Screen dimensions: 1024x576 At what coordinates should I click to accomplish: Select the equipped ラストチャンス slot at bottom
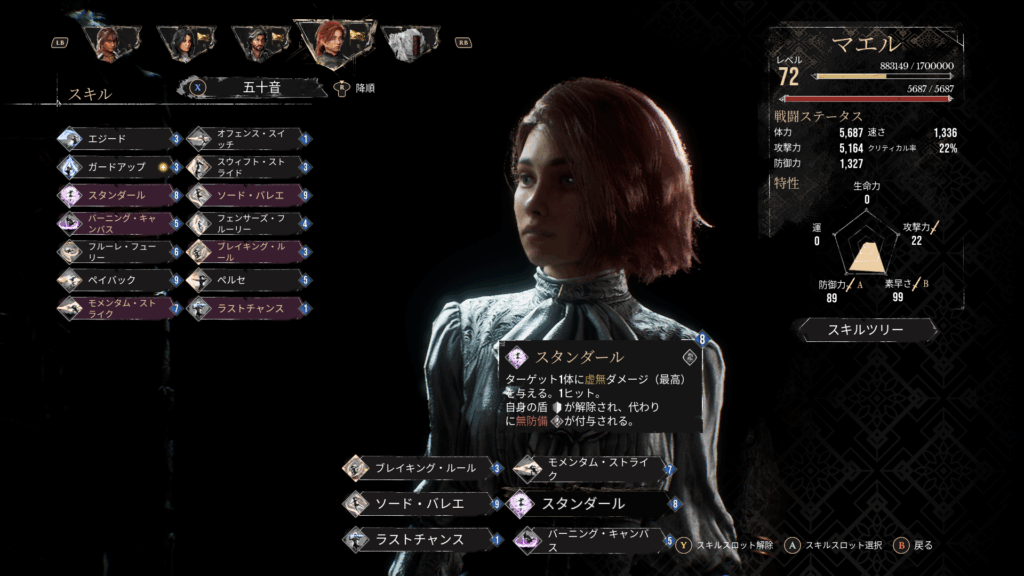click(x=420, y=539)
